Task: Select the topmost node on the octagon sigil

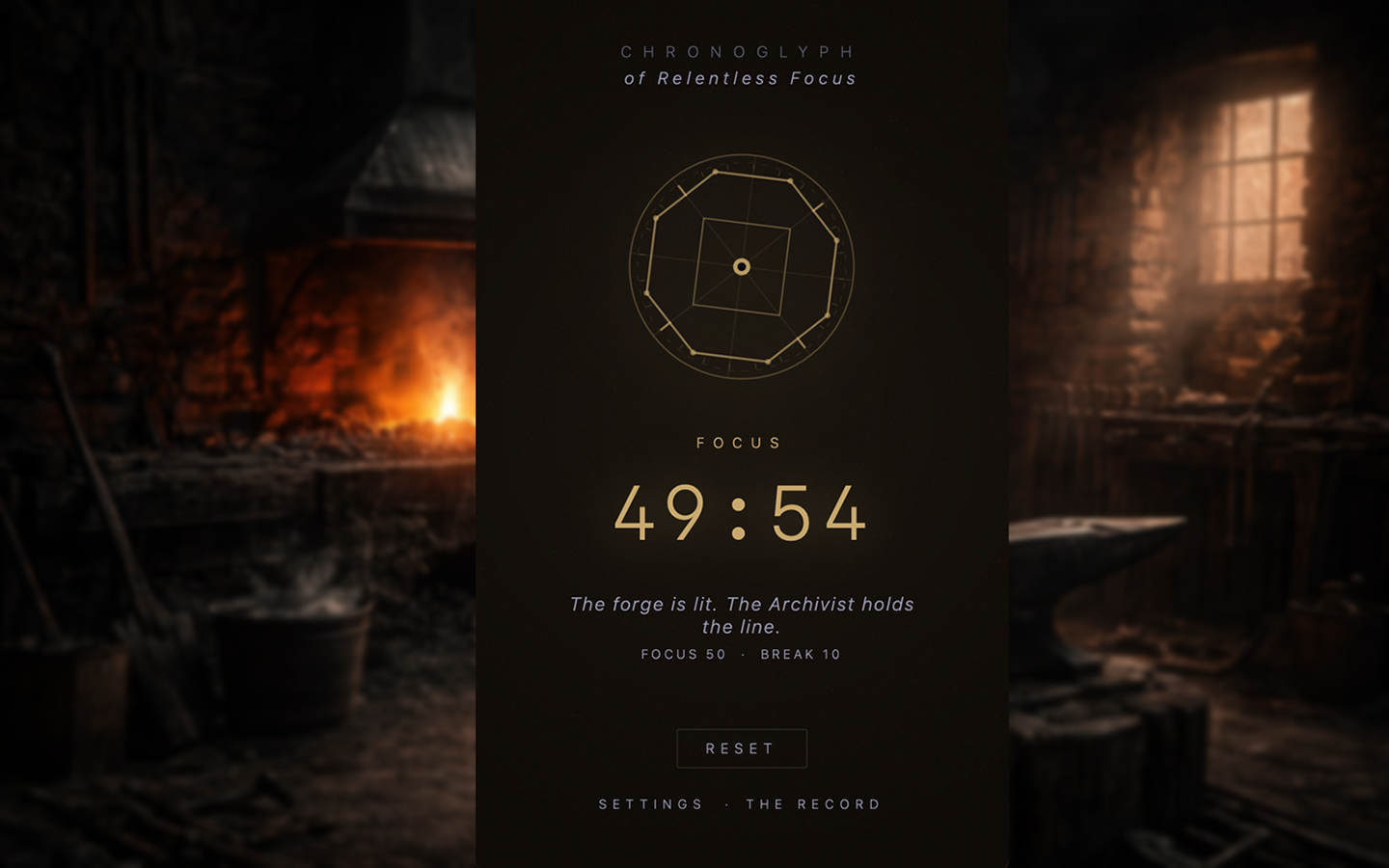Action: [717, 171]
